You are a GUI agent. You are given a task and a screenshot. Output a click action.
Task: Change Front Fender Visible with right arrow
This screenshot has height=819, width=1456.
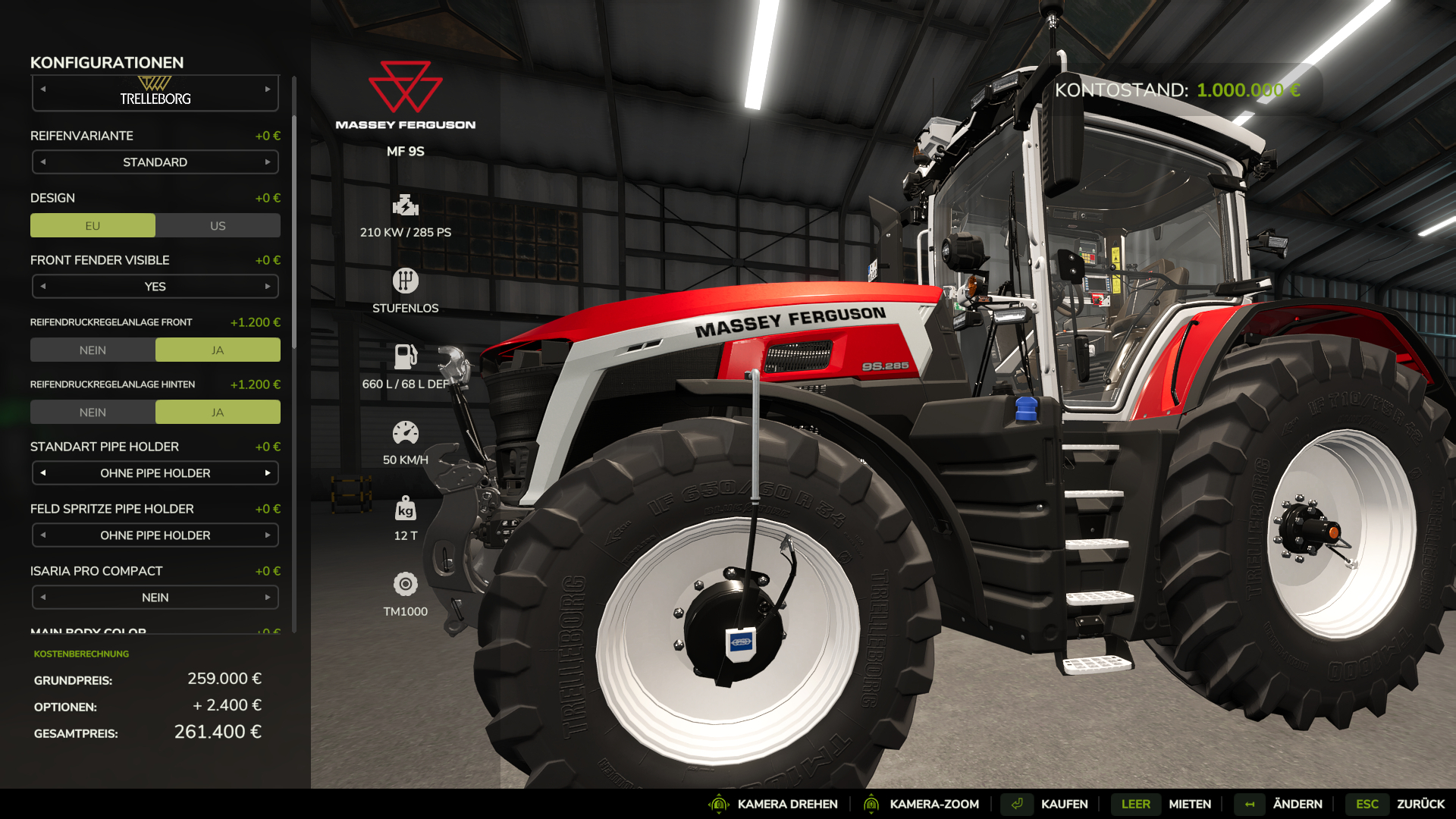(x=268, y=287)
